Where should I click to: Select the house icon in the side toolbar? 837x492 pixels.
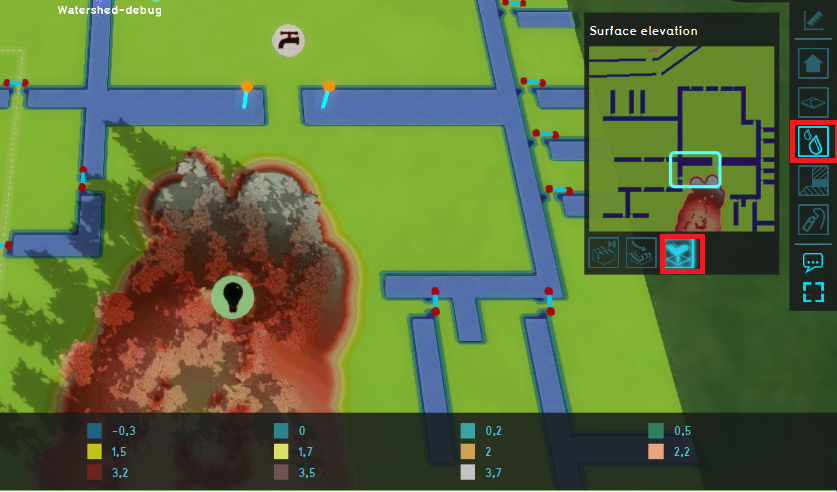coord(814,63)
